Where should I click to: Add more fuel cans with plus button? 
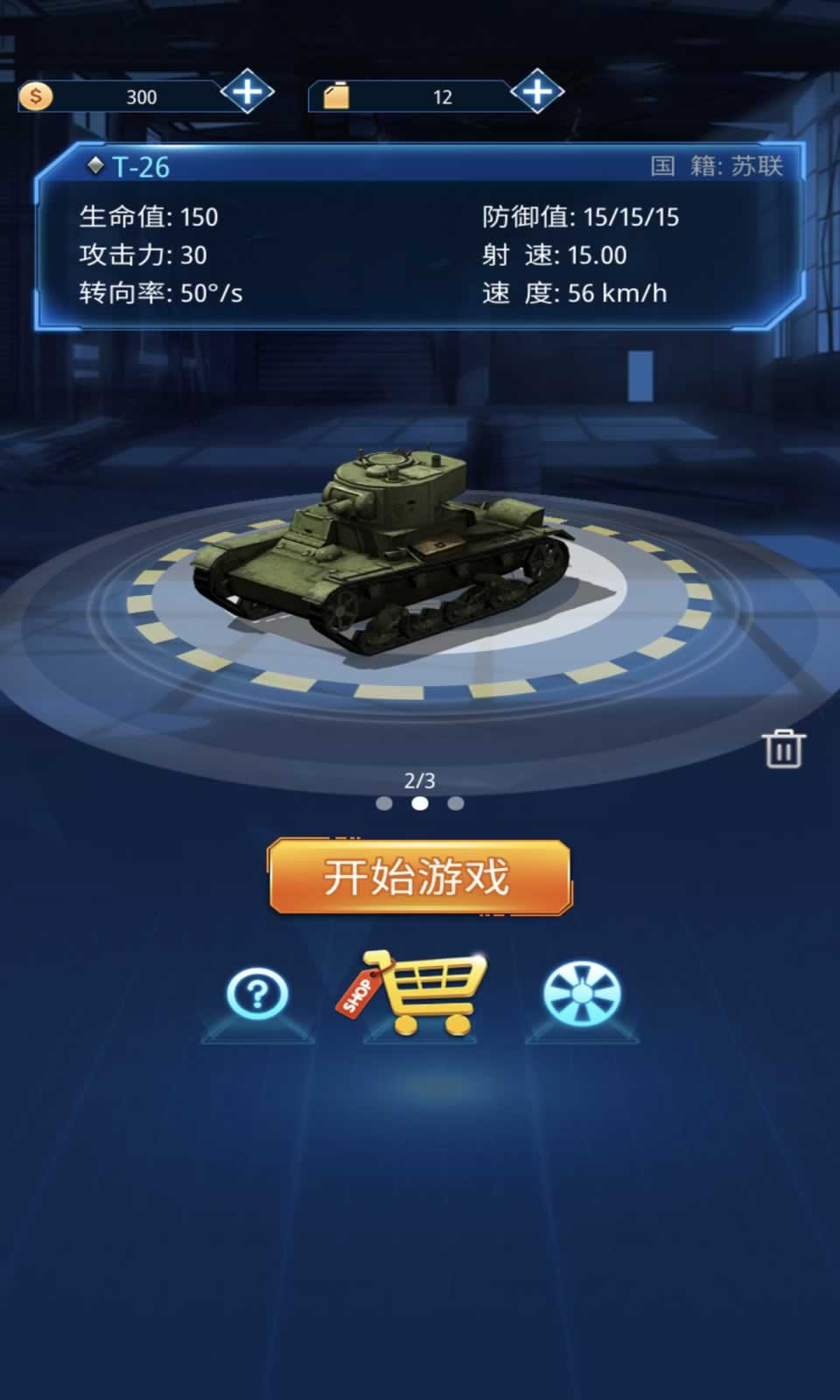click(536, 92)
